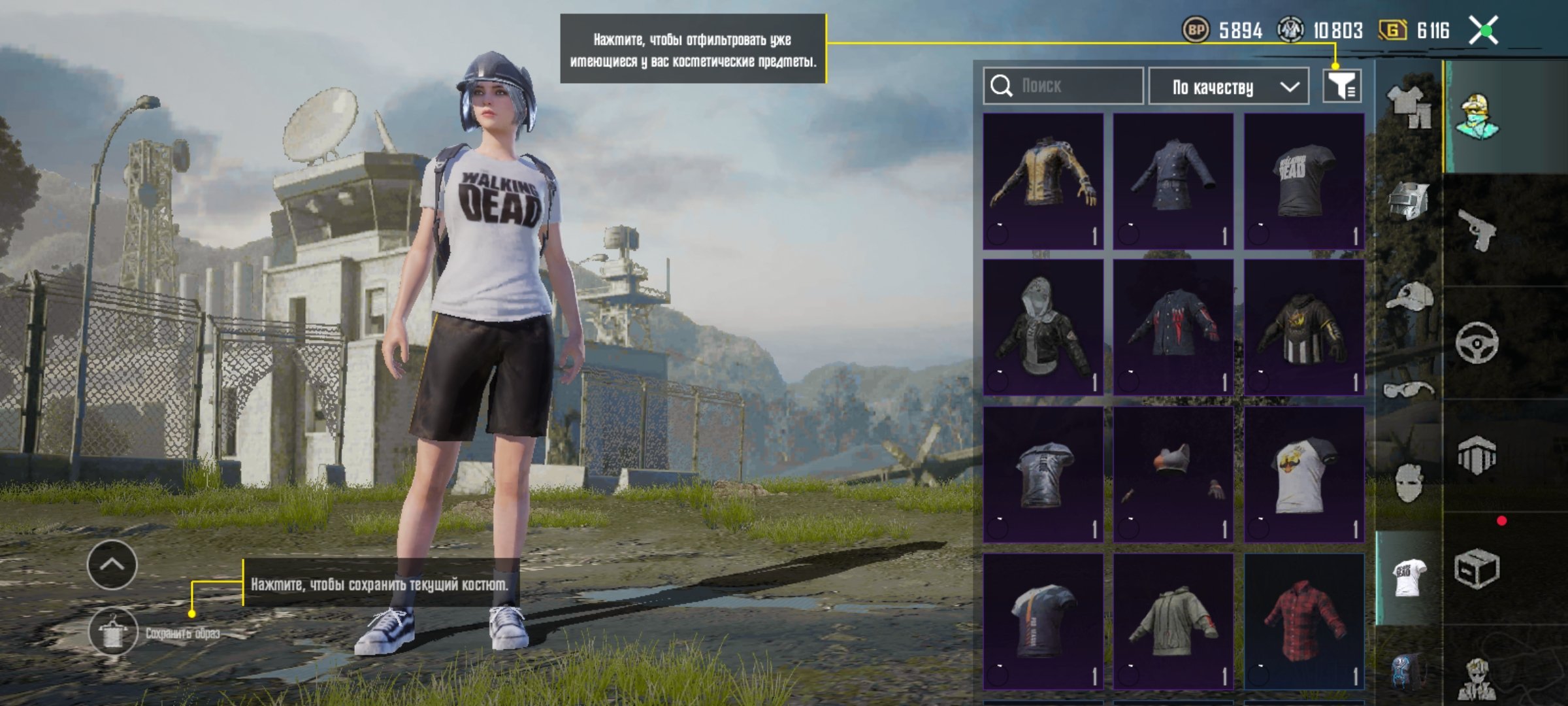Image resolution: width=1568 pixels, height=706 pixels.
Task: Save the current look with Сохранить образ
Action: [x=114, y=631]
